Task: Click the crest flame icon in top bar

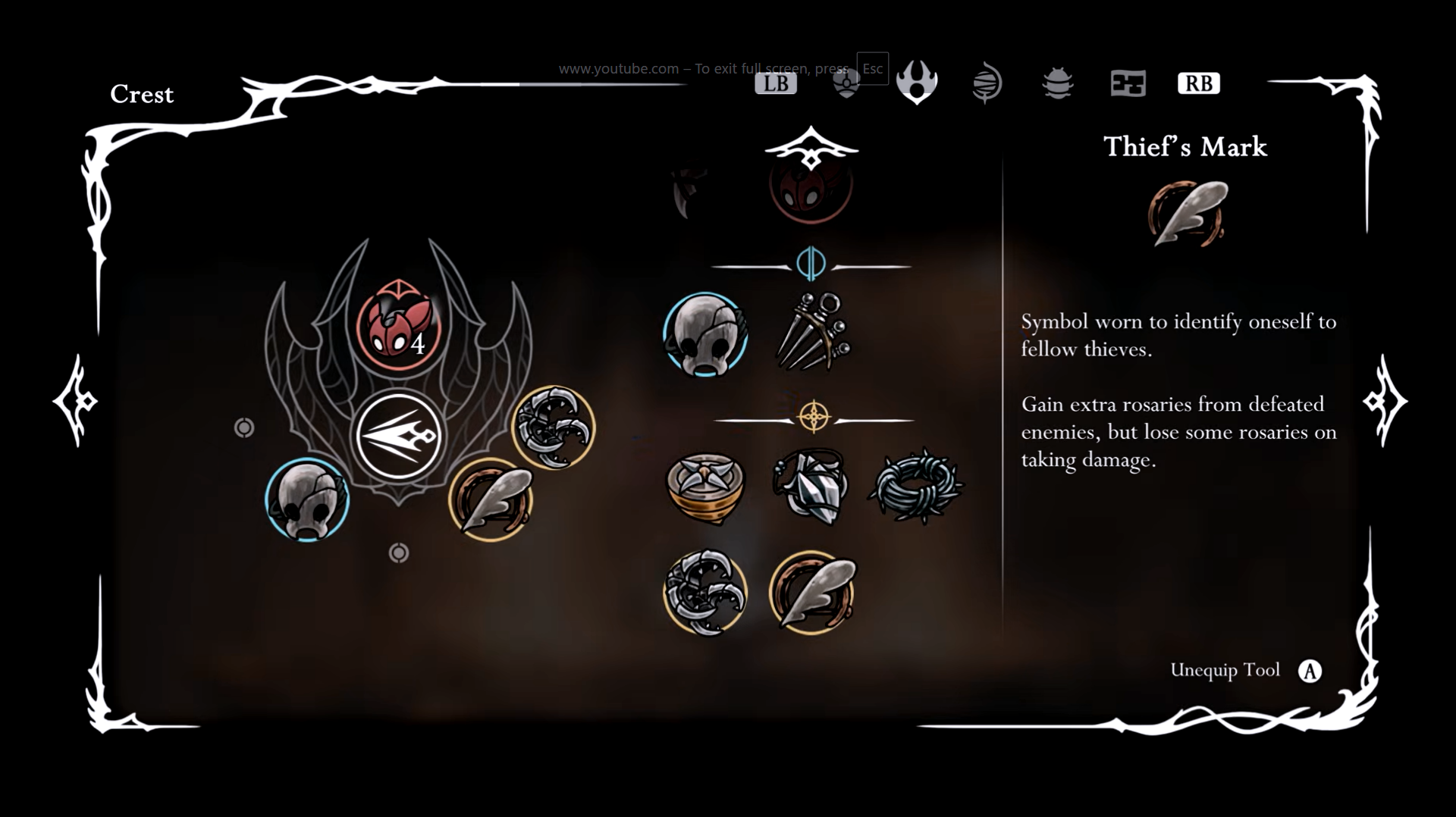Action: 915,83
